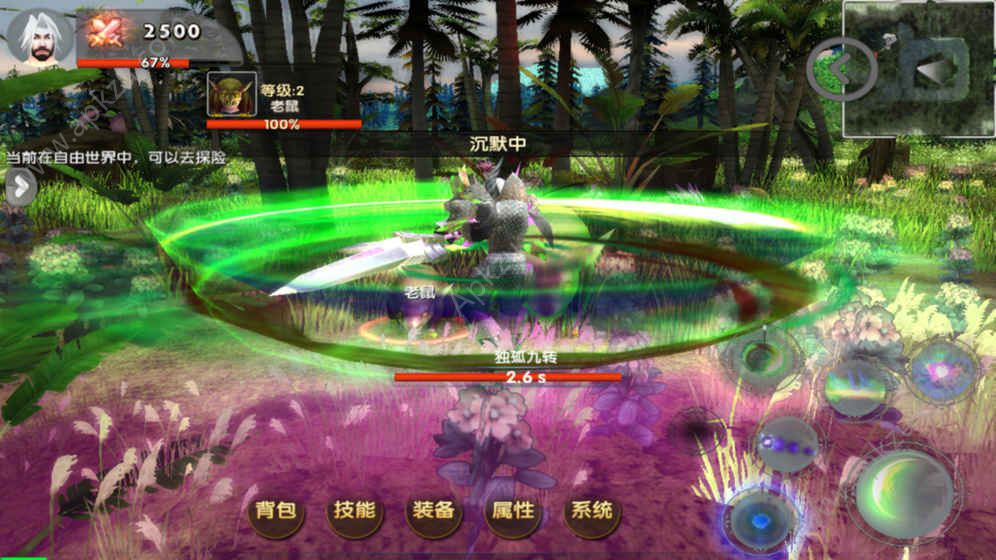
Task: Open the 技能 skills menu
Action: click(x=355, y=512)
